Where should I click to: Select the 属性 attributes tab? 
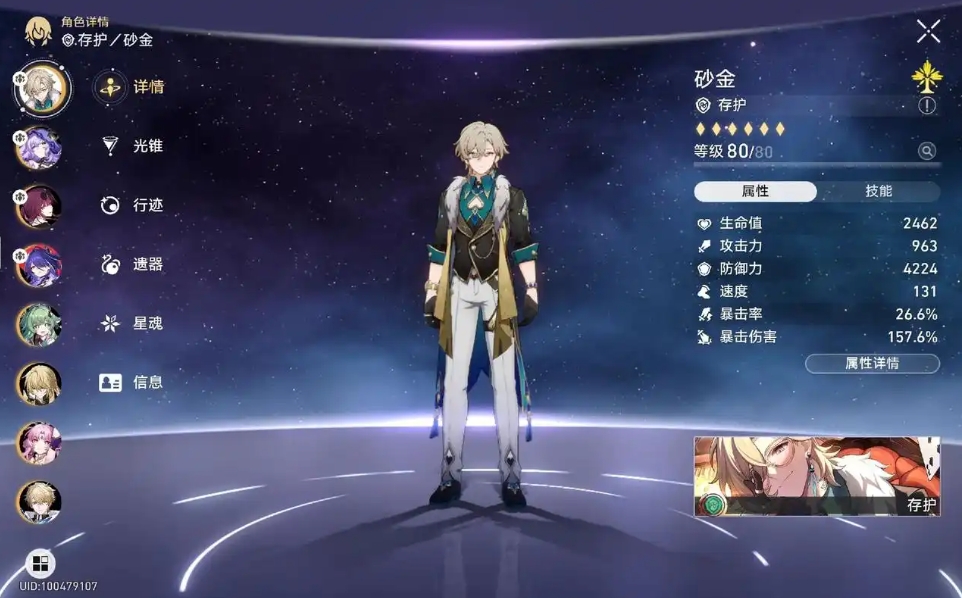coord(755,191)
